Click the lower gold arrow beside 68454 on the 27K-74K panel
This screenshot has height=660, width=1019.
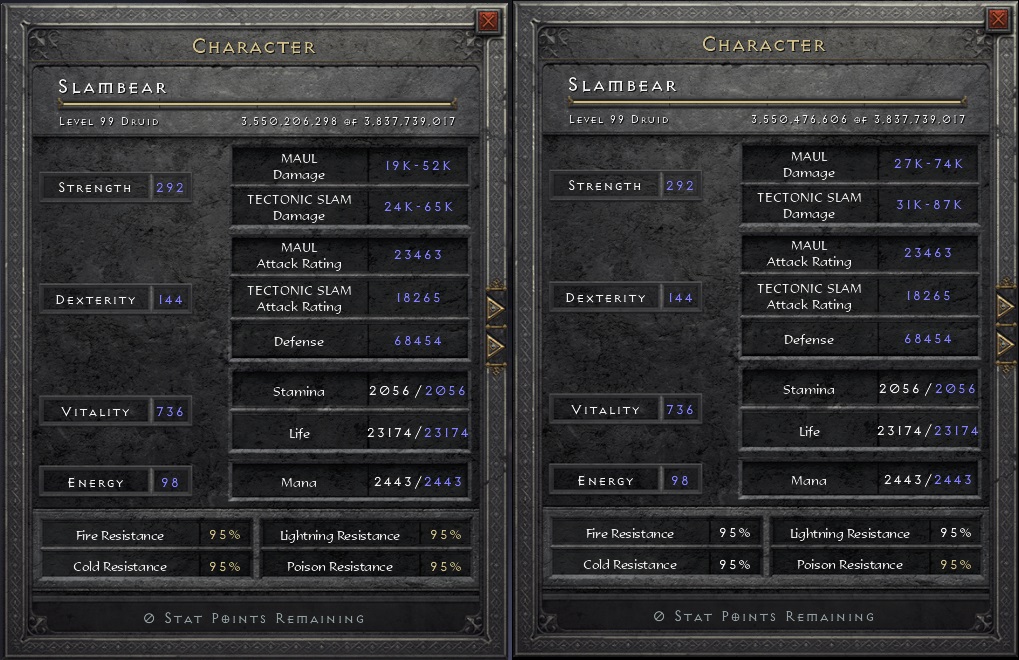pyautogui.click(x=1005, y=344)
